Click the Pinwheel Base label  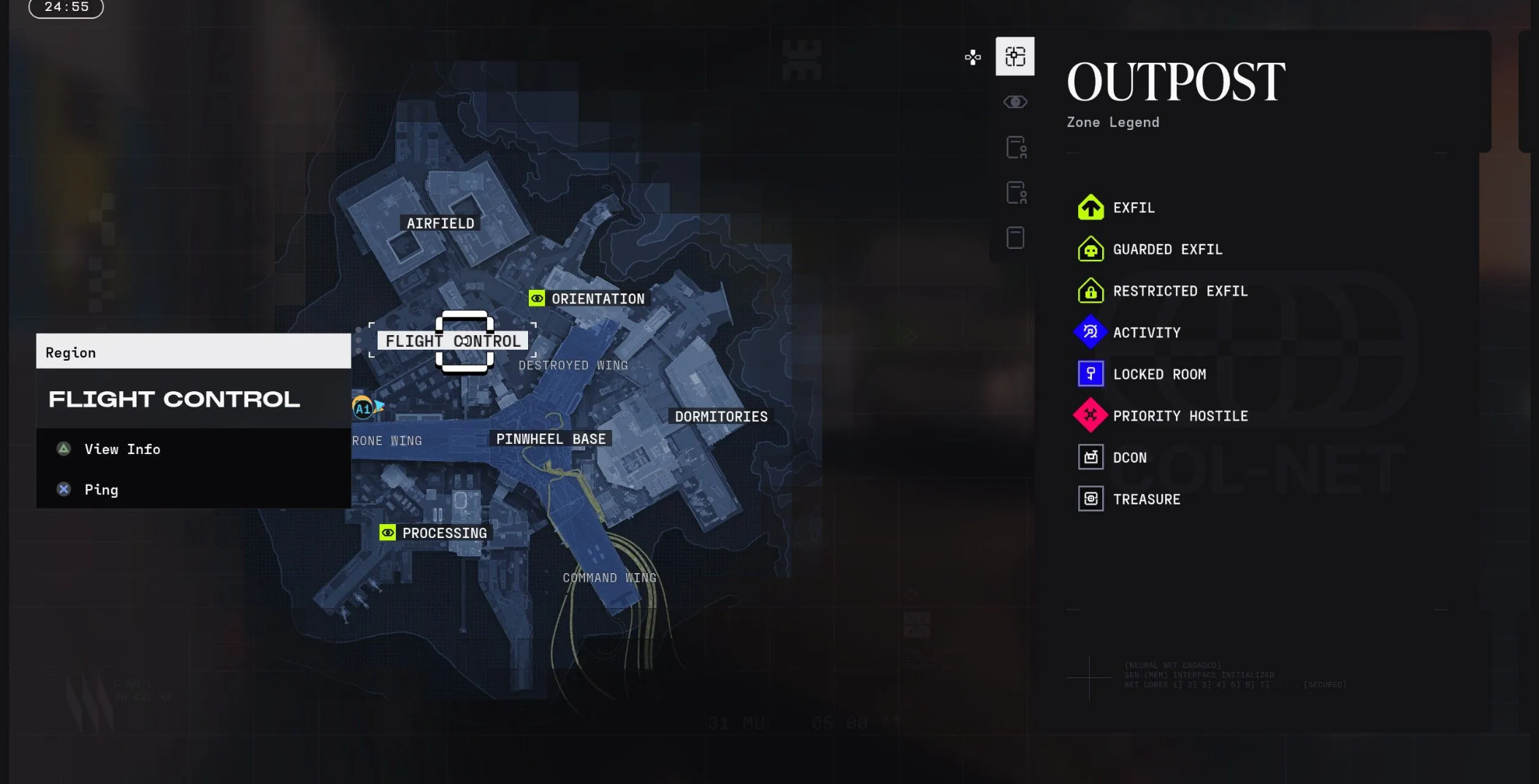click(551, 439)
